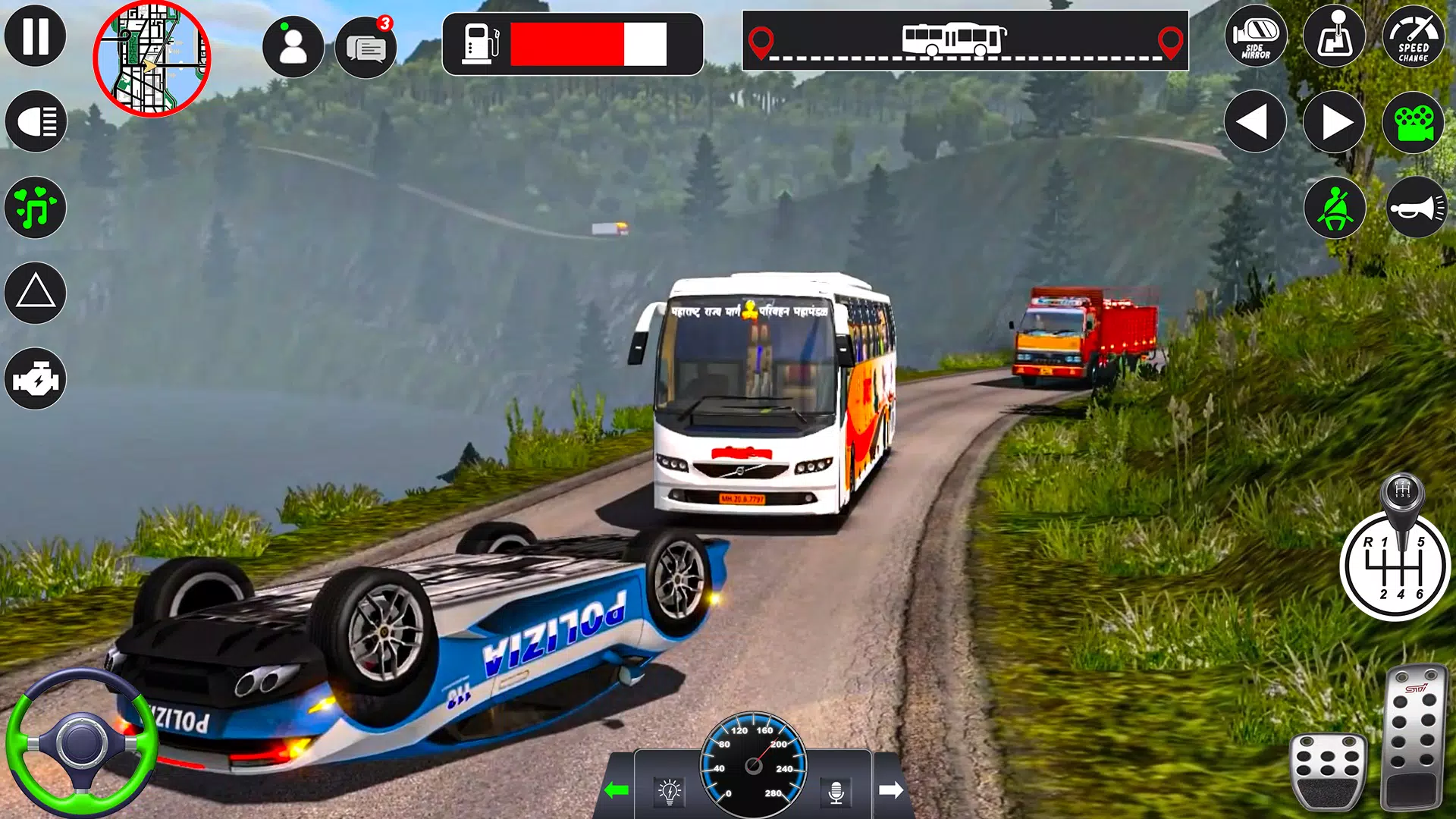
Task: Activate the hazard triangle button
Action: pos(36,293)
